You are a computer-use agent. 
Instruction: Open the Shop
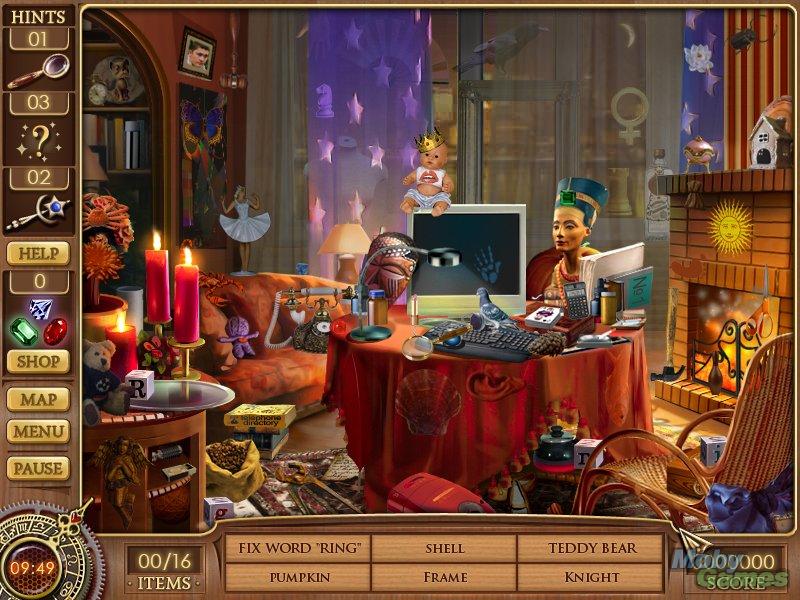point(40,362)
